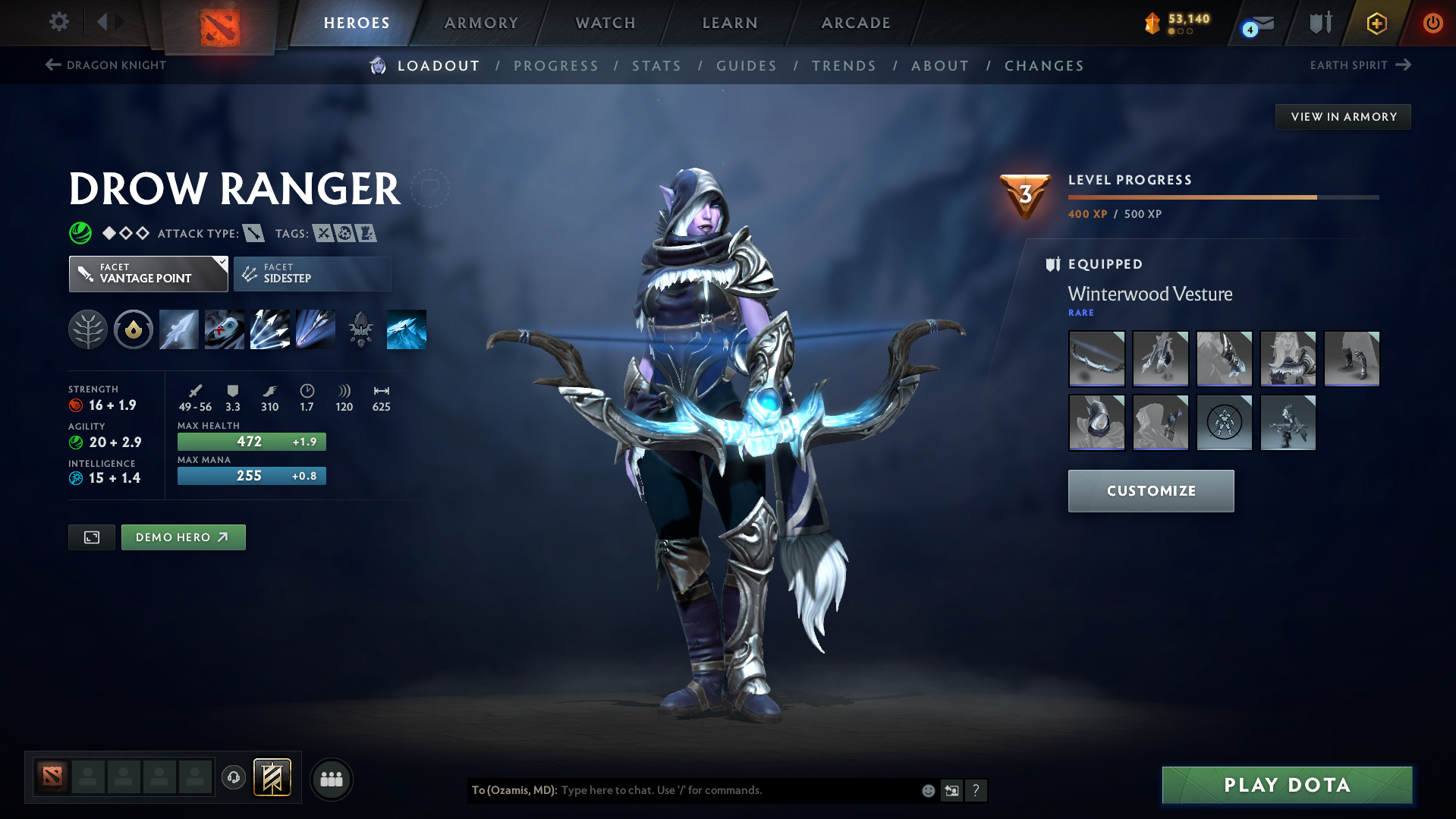
Task: Click the Aghanim's Shard icon
Action: coord(360,329)
